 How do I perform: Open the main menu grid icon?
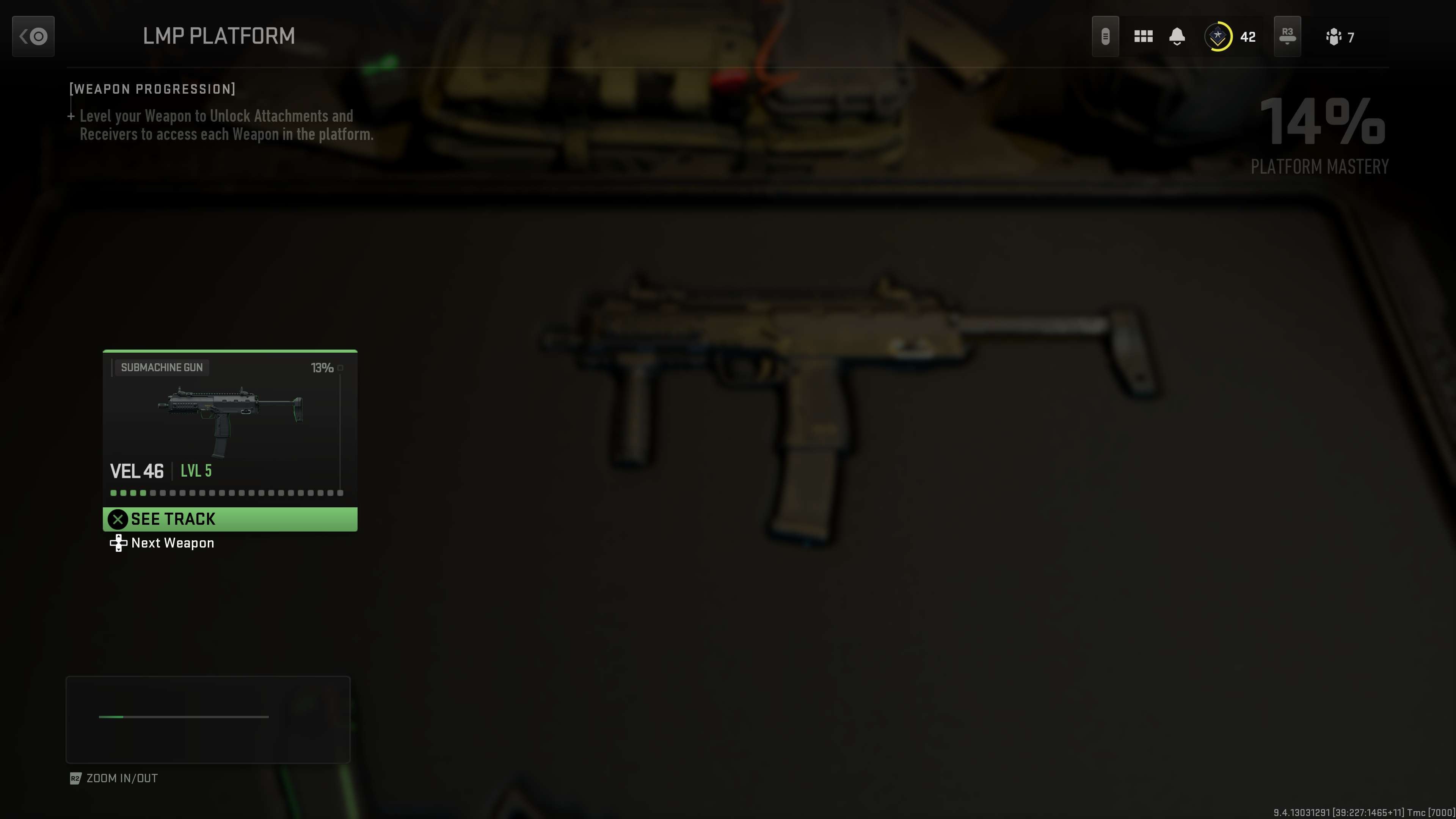click(1143, 36)
